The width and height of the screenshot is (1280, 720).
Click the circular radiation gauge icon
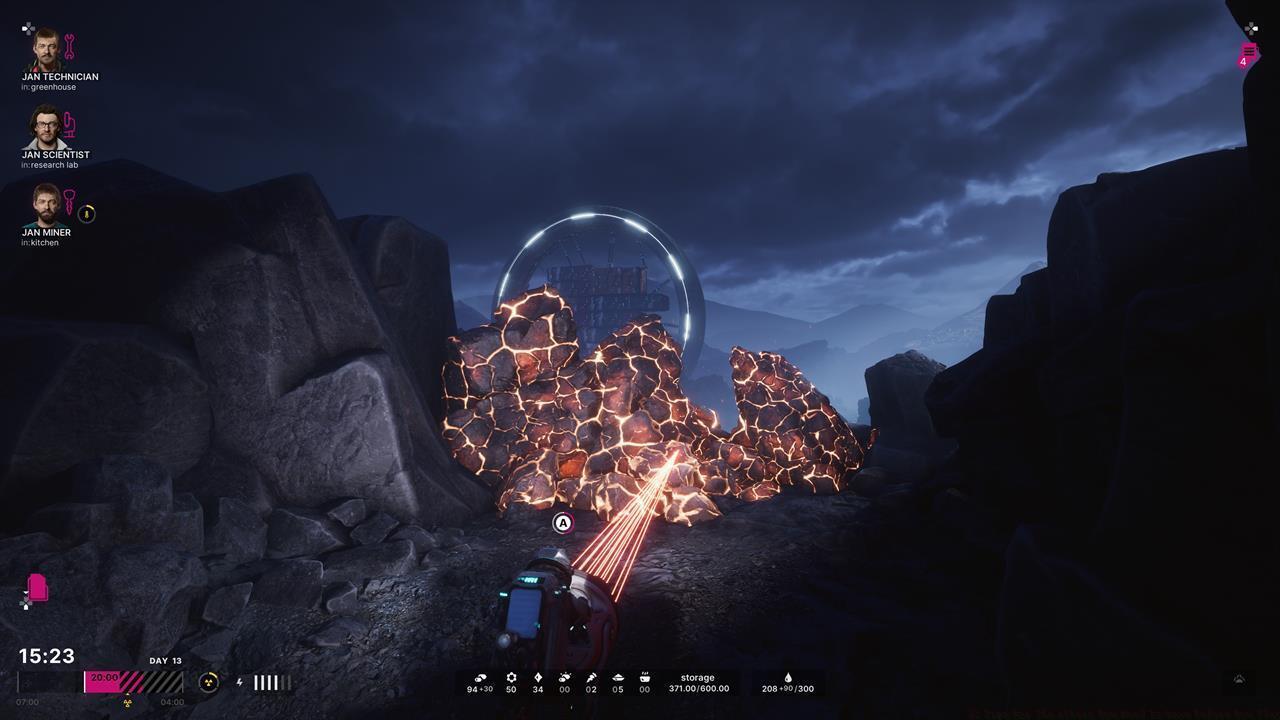(208, 682)
